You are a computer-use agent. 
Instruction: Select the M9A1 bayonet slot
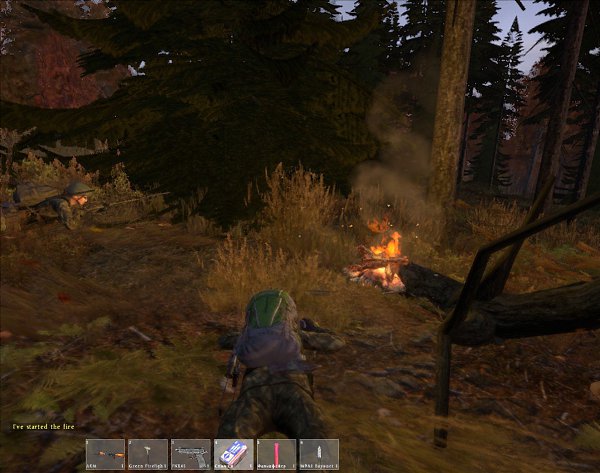(319, 454)
